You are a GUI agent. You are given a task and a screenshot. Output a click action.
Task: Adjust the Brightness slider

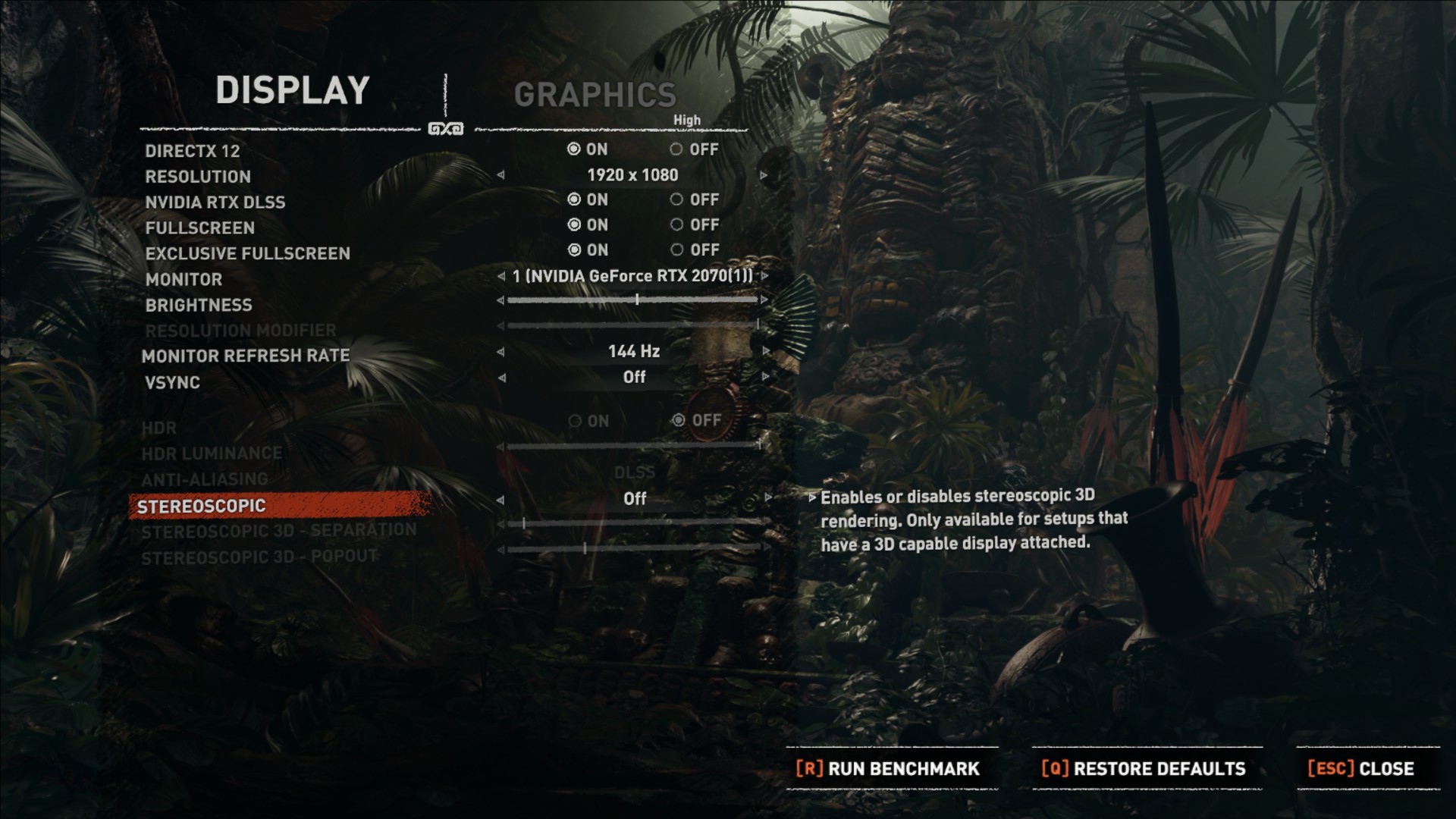(x=637, y=300)
